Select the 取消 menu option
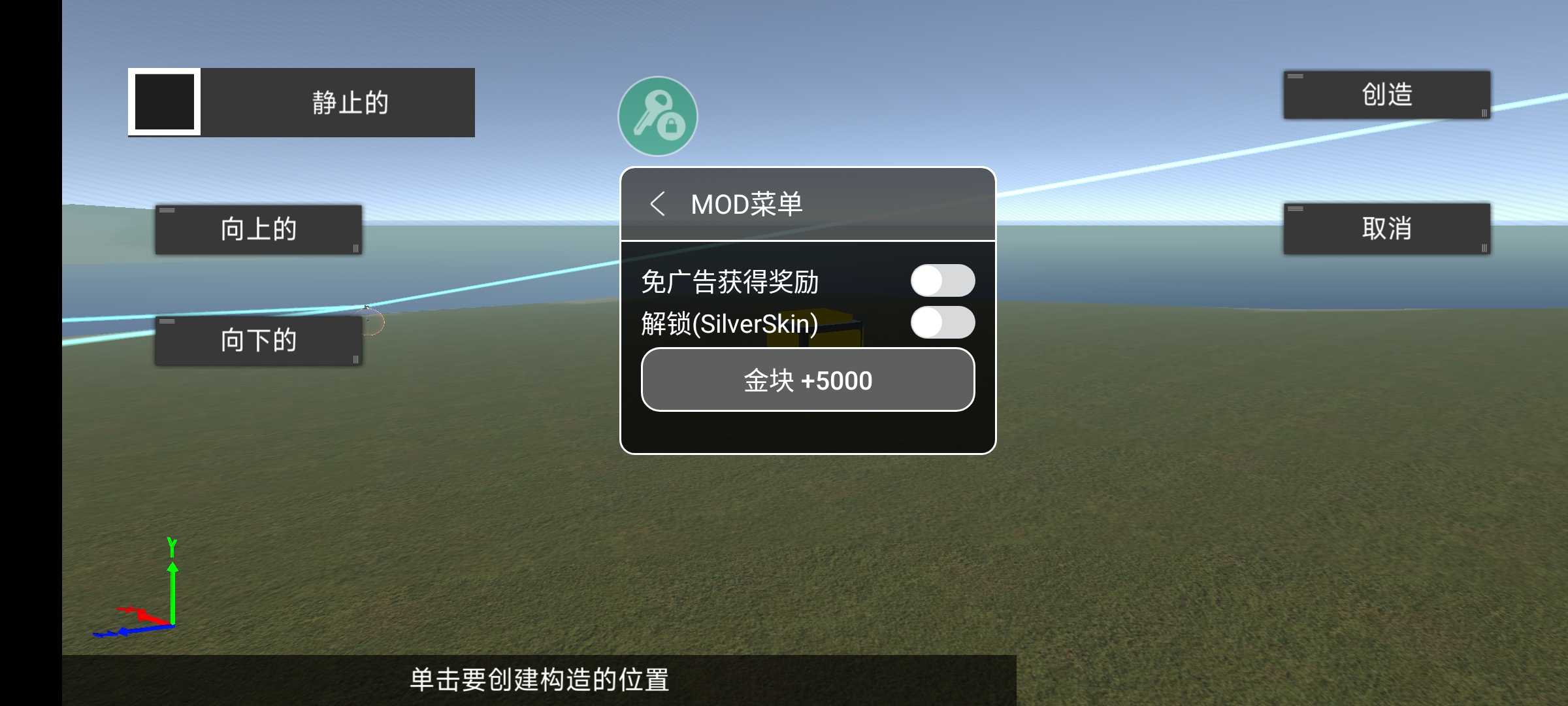Image resolution: width=1568 pixels, height=706 pixels. pos(1385,229)
